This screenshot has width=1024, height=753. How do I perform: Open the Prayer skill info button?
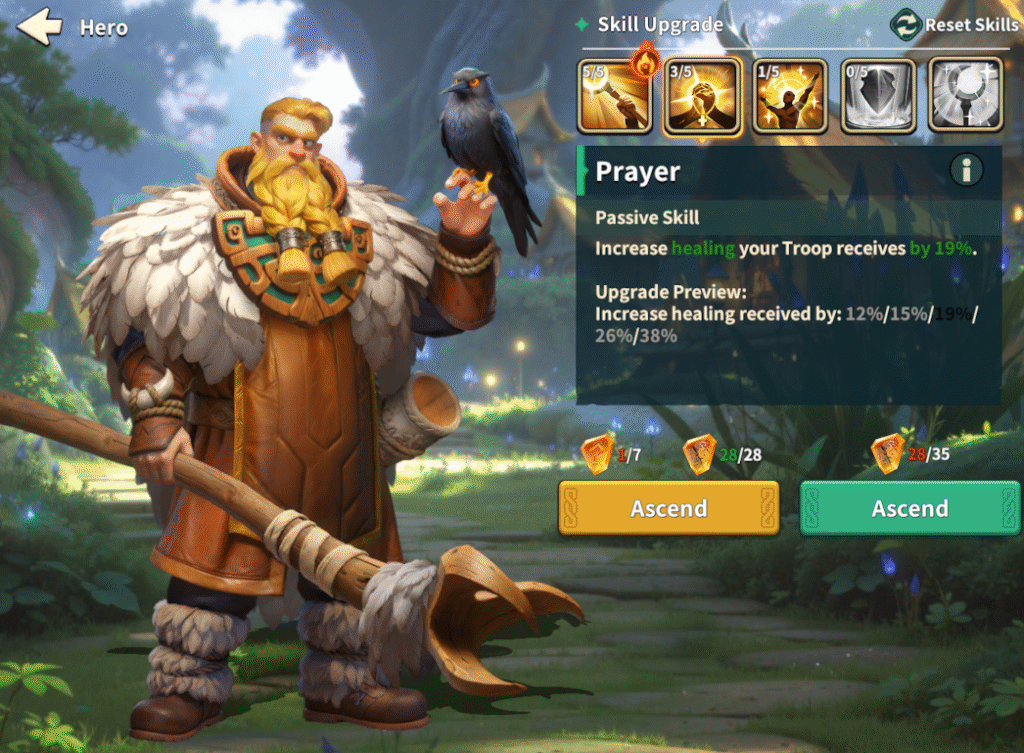966,171
